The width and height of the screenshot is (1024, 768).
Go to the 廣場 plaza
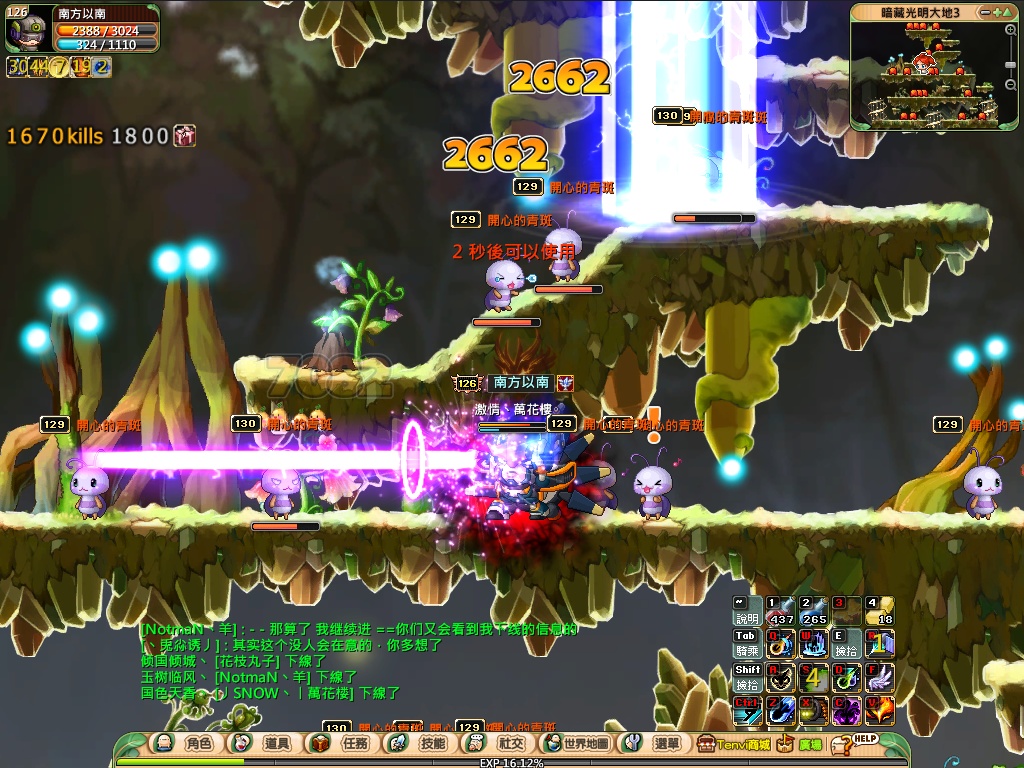(800, 744)
